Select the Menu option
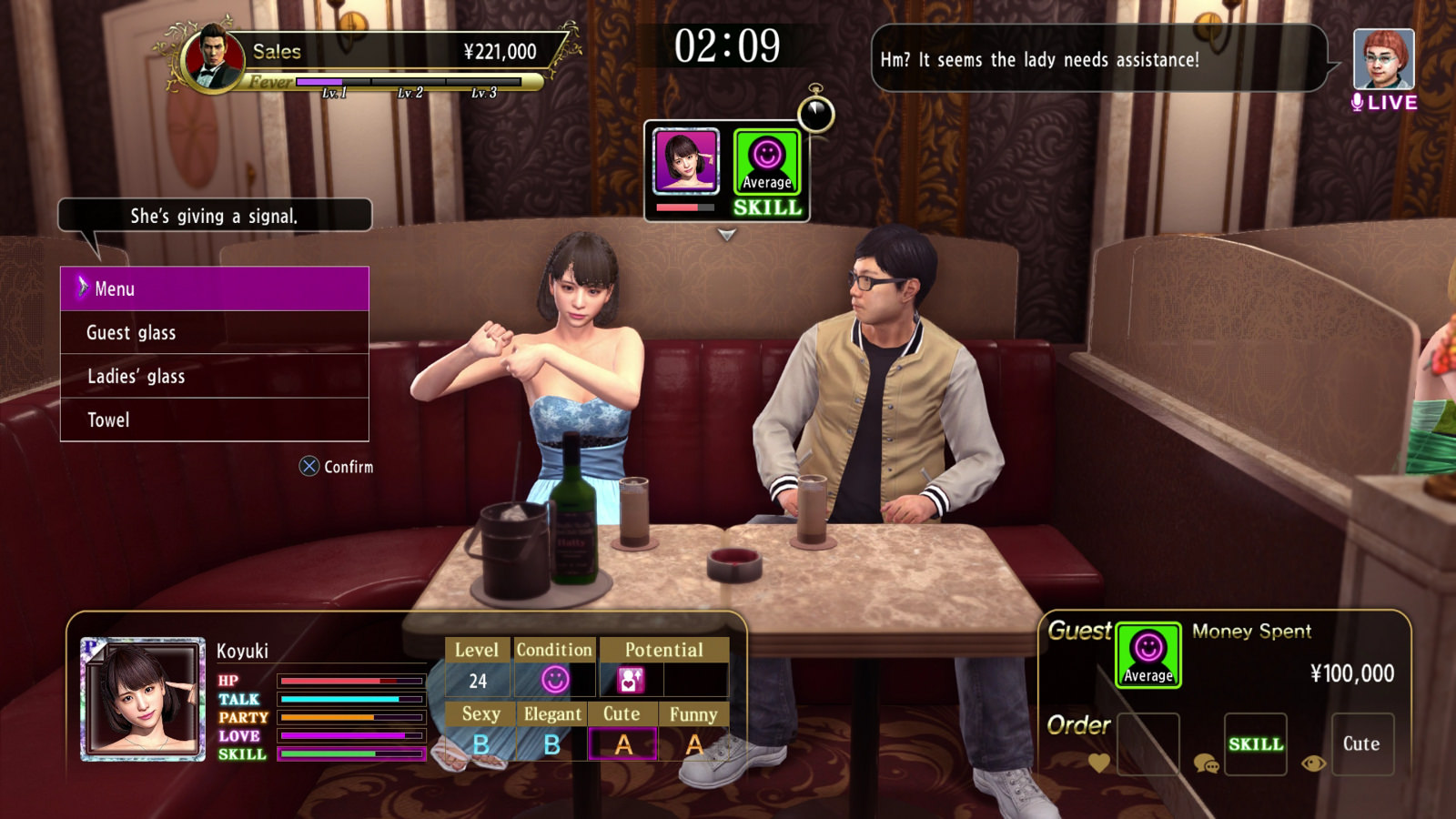 click(x=215, y=288)
